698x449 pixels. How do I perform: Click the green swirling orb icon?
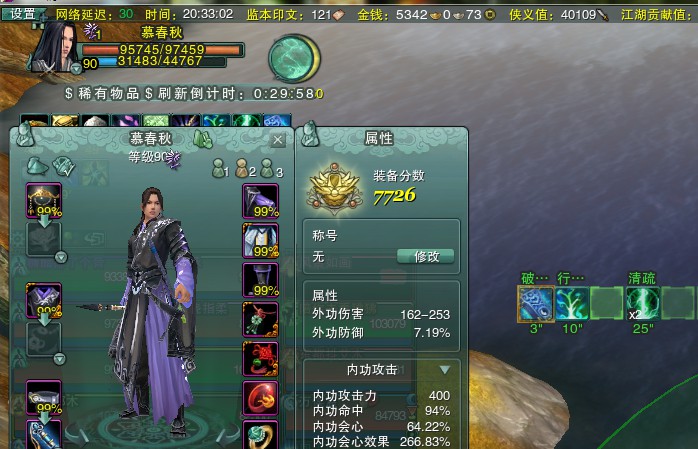(293, 58)
